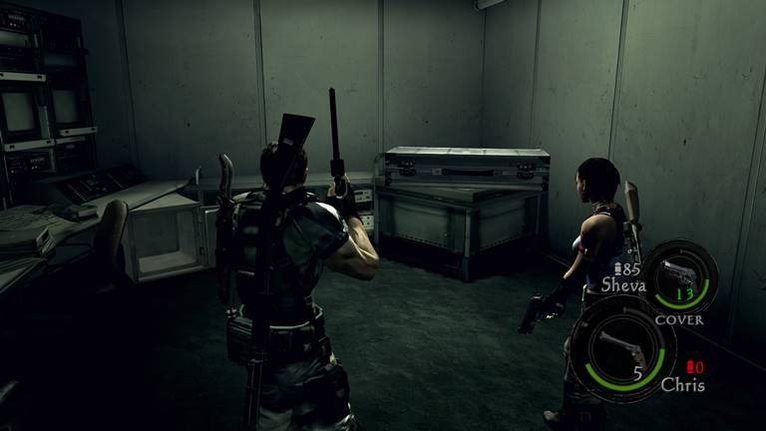Select Chris's handgun weapon icon
Image resolution: width=766 pixels, height=431 pixels.
(626, 346)
